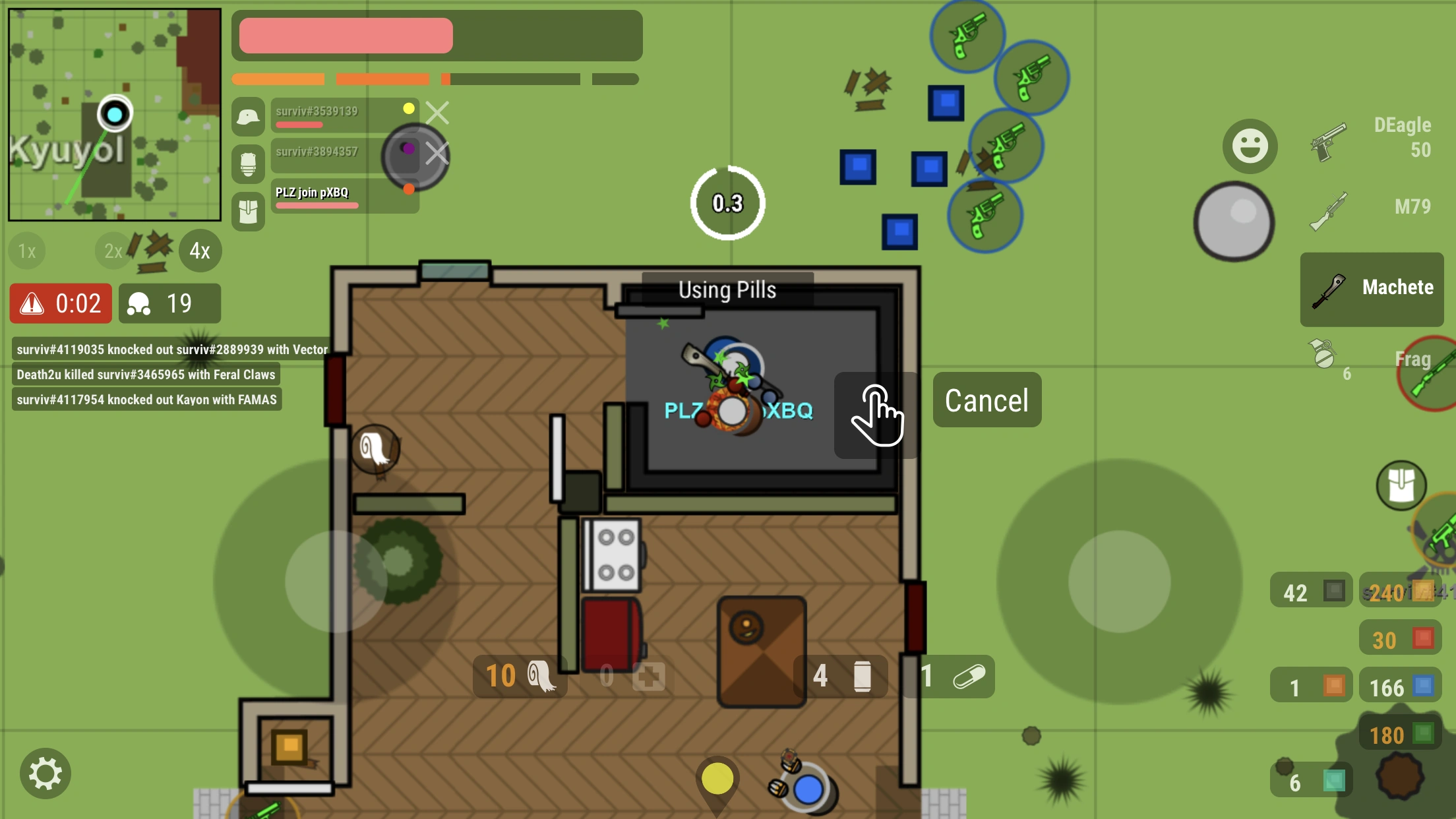Tap the loot pickup backpack icon
This screenshot has height=819, width=1456.
[1400, 486]
